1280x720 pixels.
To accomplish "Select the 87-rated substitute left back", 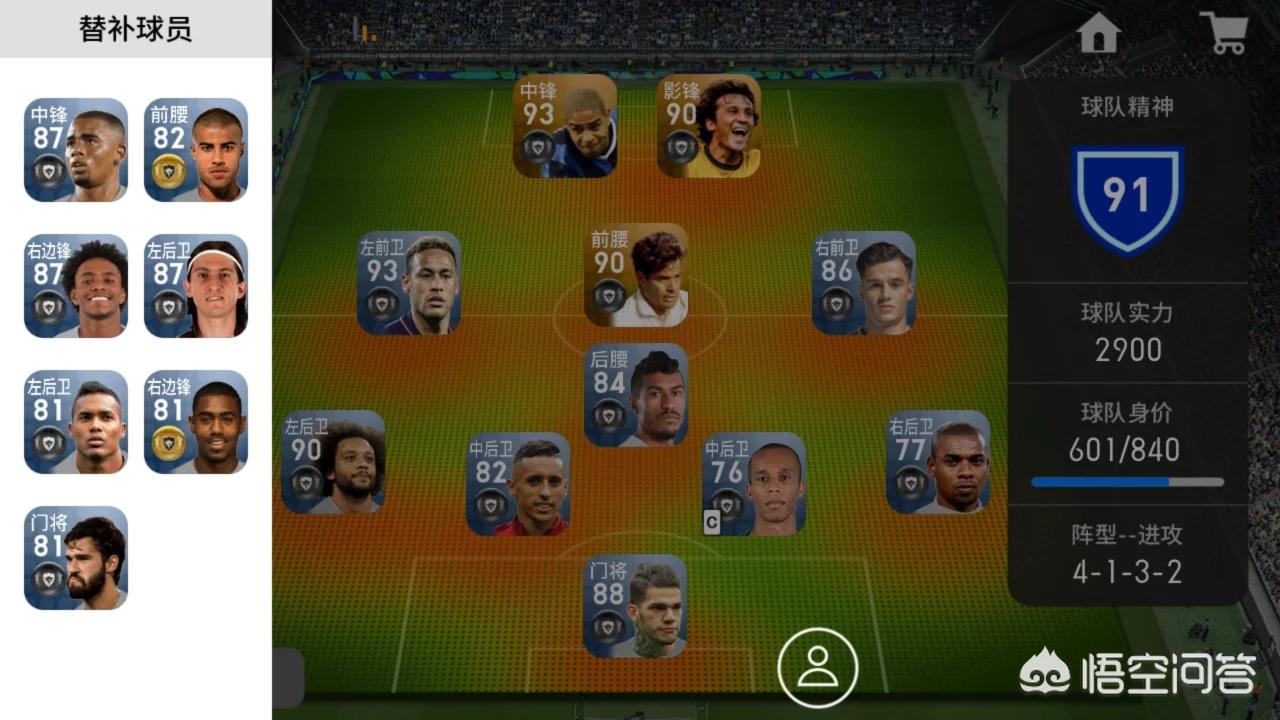I will [196, 286].
